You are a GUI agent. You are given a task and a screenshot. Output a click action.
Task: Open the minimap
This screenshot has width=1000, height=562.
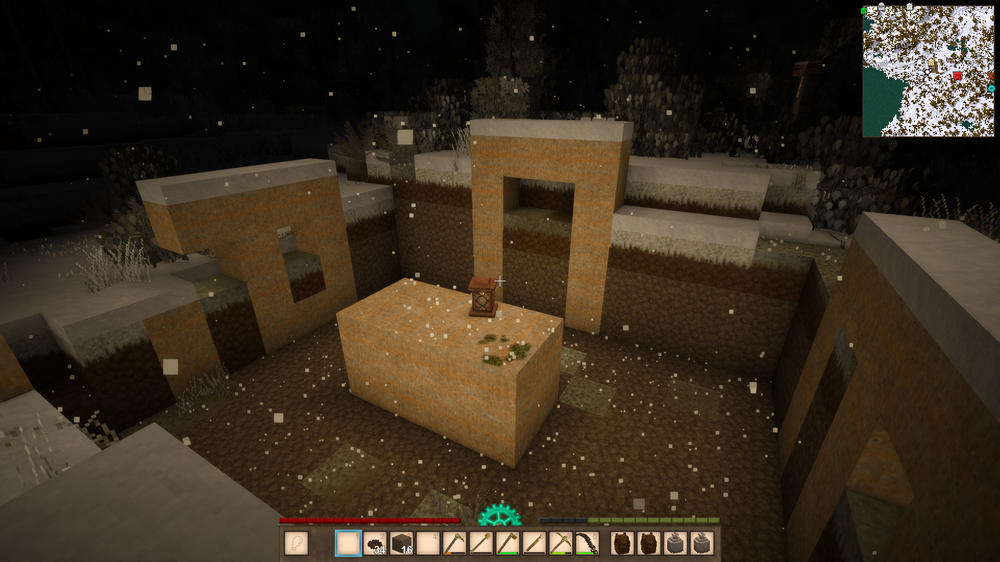pos(929,70)
